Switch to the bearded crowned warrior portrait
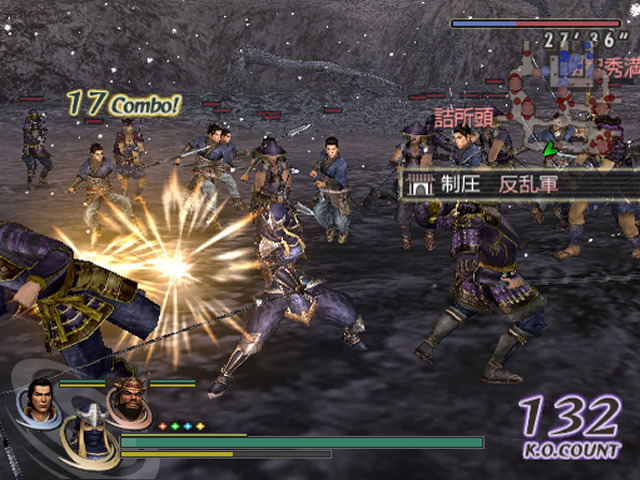640x480 pixels. point(126,402)
